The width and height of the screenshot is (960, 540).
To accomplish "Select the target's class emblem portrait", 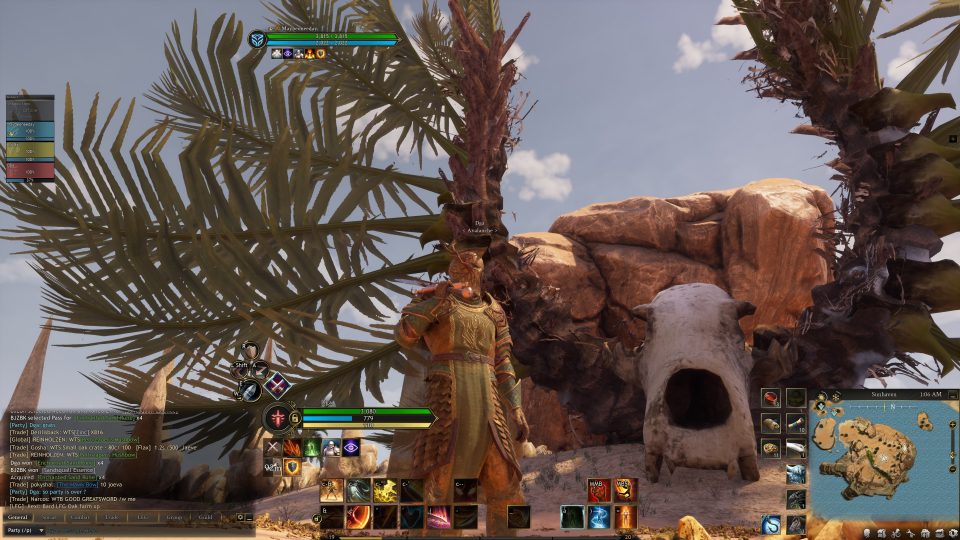I will click(x=258, y=39).
